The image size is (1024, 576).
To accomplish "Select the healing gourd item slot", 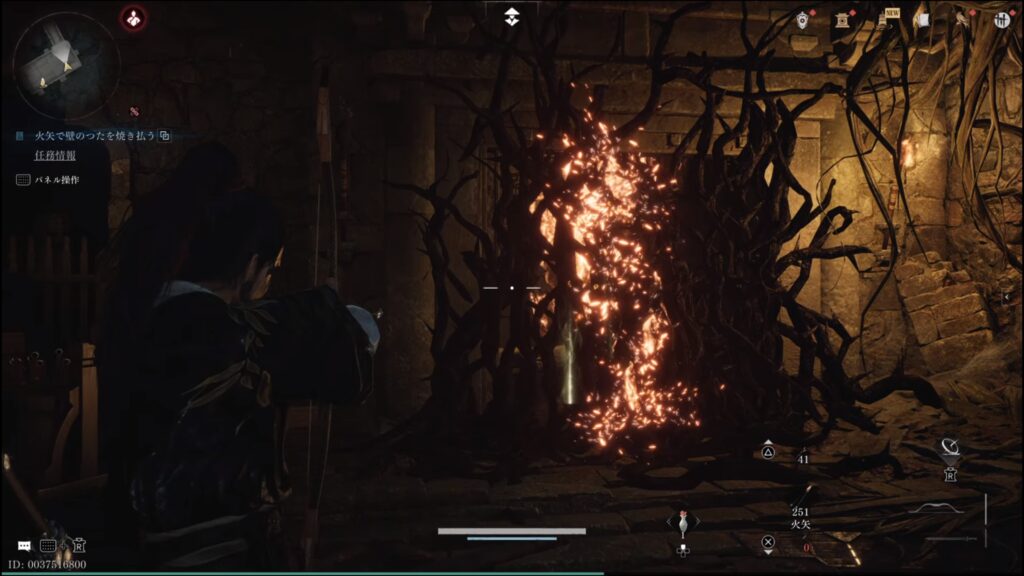I will (x=683, y=523).
